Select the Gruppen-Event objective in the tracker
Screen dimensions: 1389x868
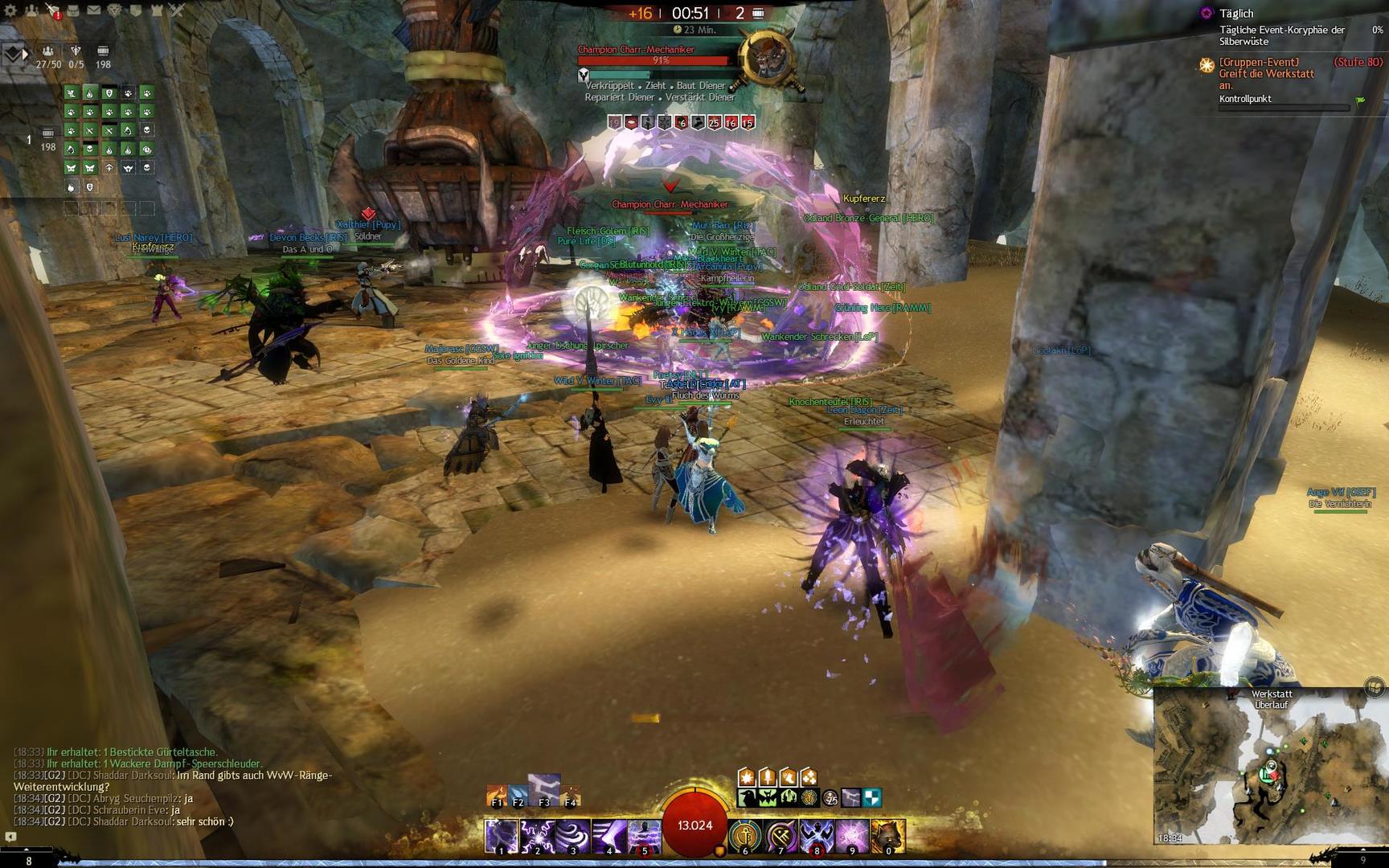[x=1267, y=73]
